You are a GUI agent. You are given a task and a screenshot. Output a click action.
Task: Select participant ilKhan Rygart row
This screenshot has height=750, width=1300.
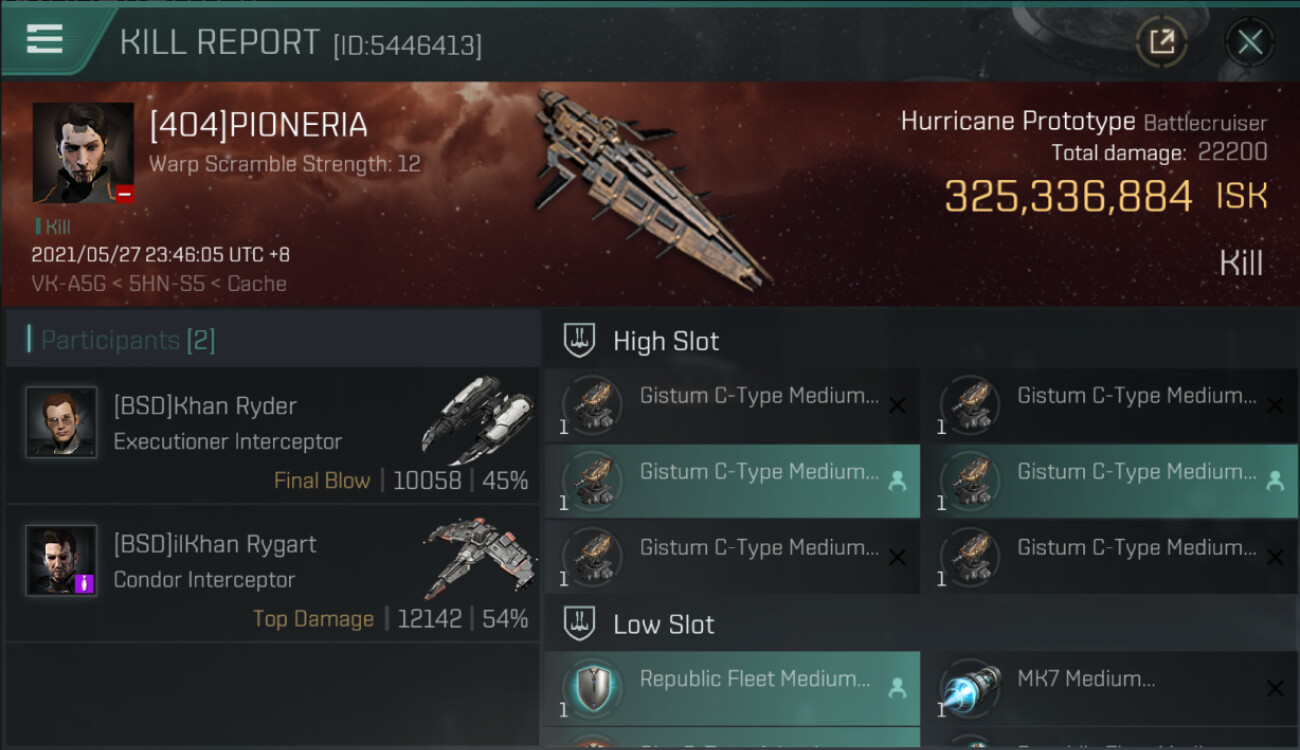[x=272, y=572]
